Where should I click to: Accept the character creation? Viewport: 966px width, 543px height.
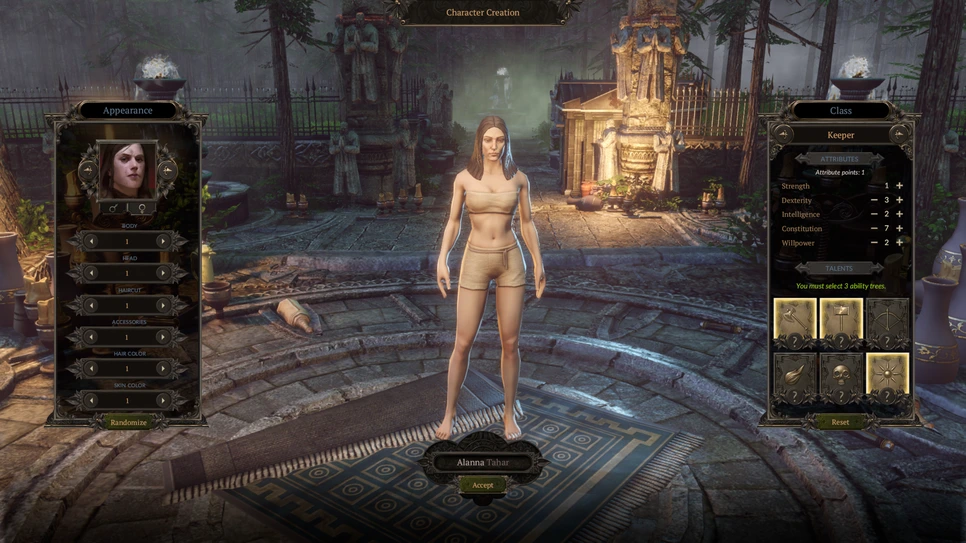tap(482, 485)
